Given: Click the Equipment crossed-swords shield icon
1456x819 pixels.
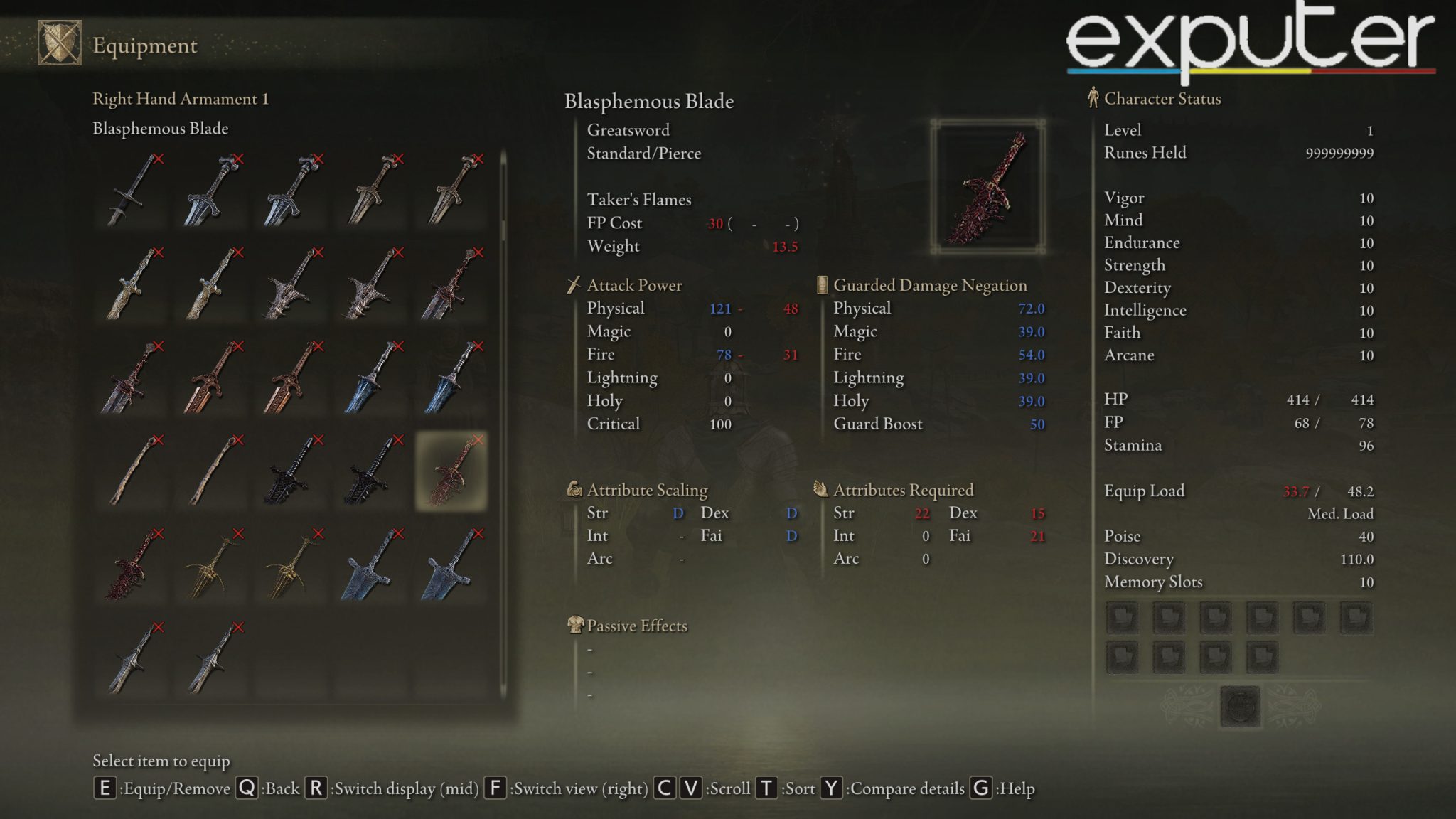Looking at the screenshot, I should coord(60,43).
